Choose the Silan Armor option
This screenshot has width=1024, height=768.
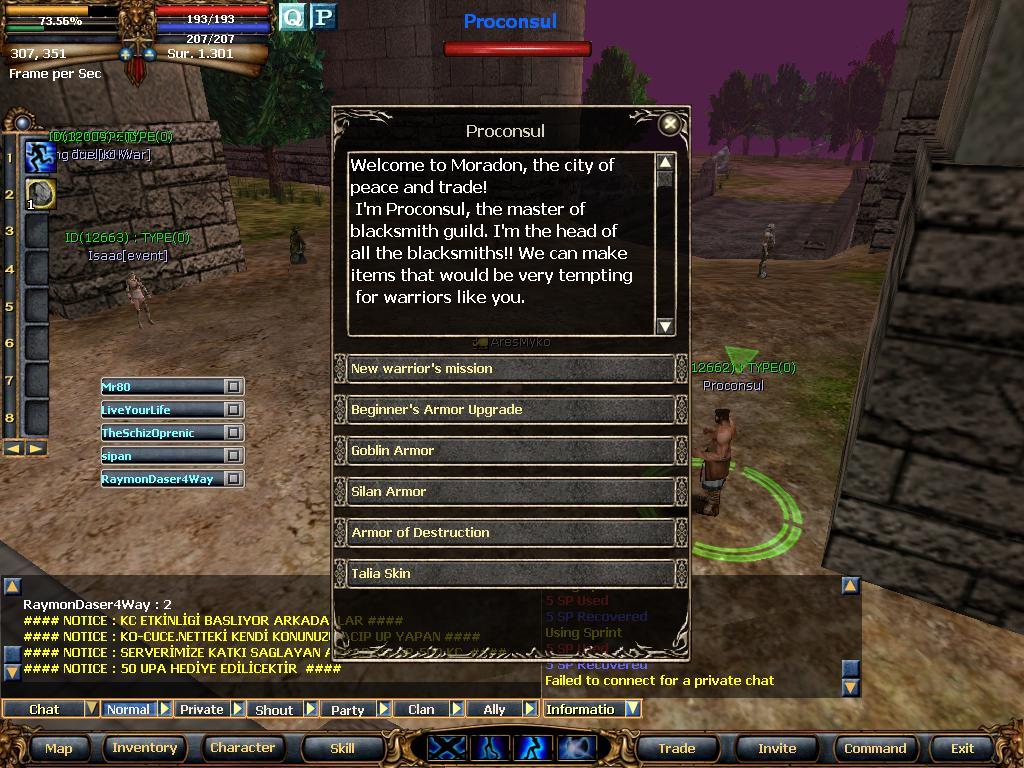(x=510, y=492)
